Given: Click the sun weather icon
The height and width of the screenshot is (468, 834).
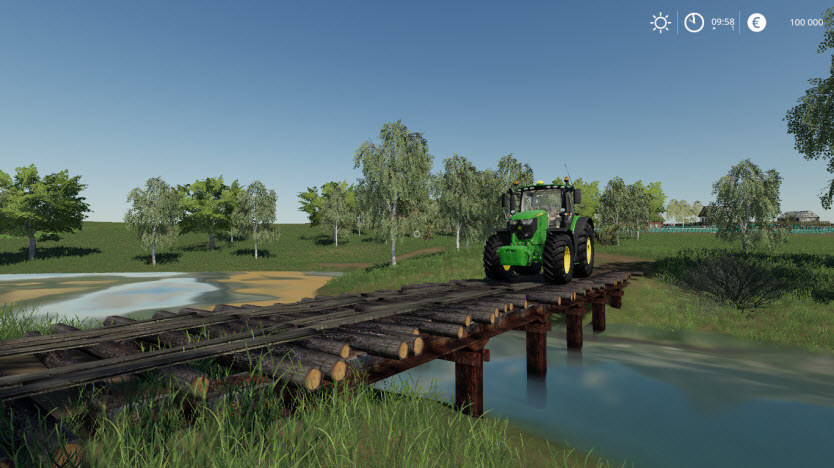Looking at the screenshot, I should [x=660, y=22].
